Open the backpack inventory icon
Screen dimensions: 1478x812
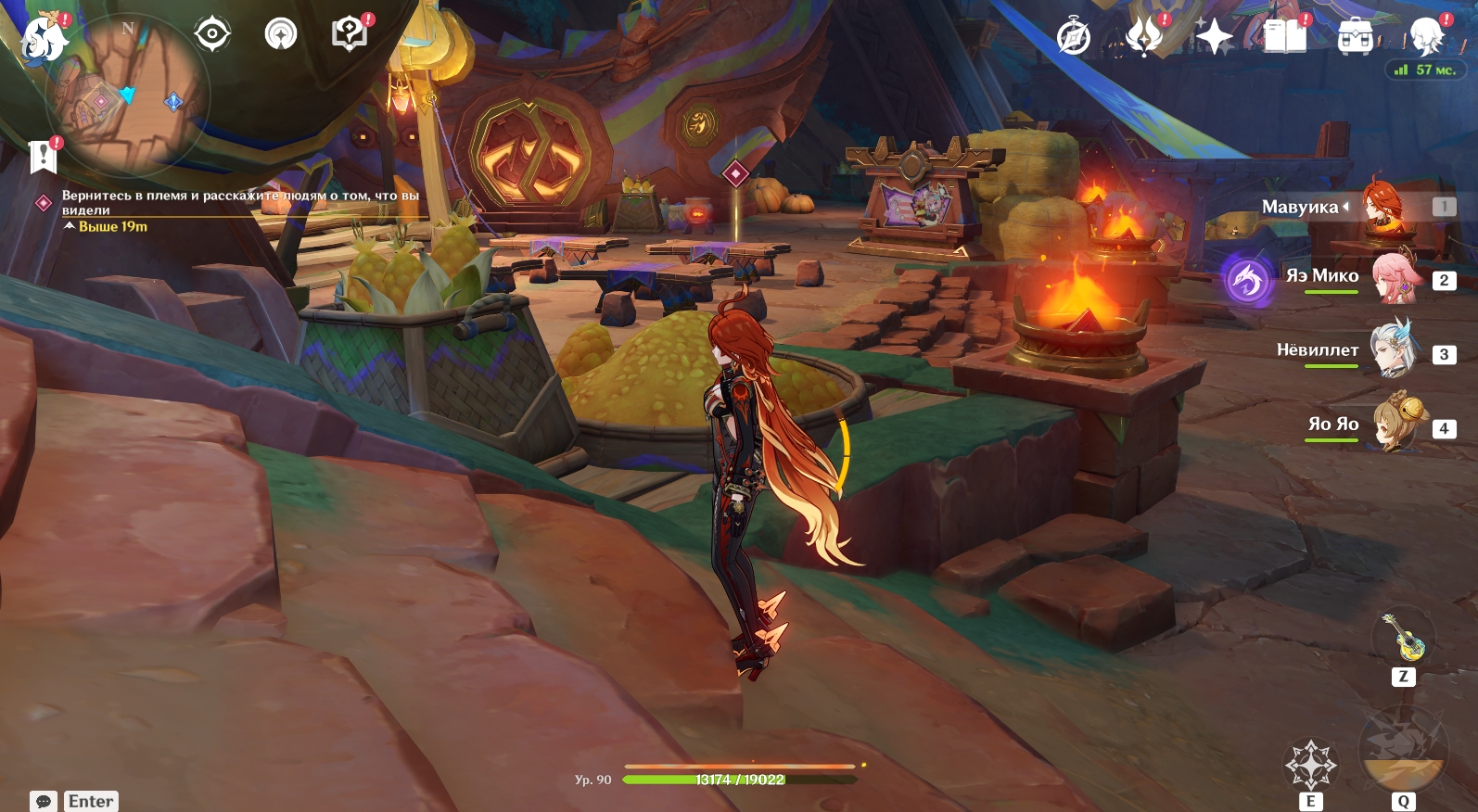coord(1355,38)
